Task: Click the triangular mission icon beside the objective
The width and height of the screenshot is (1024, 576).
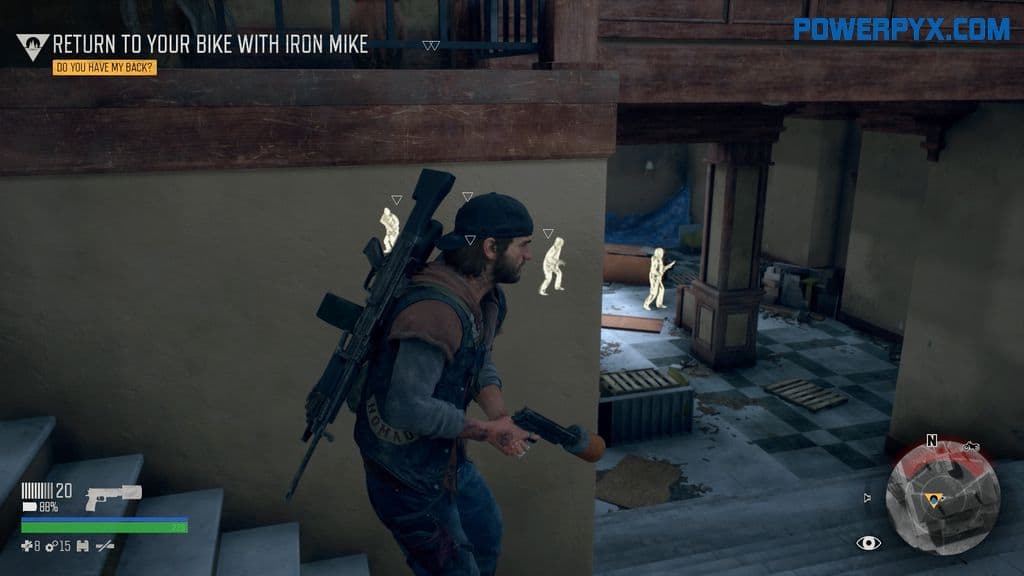Action: [x=32, y=46]
